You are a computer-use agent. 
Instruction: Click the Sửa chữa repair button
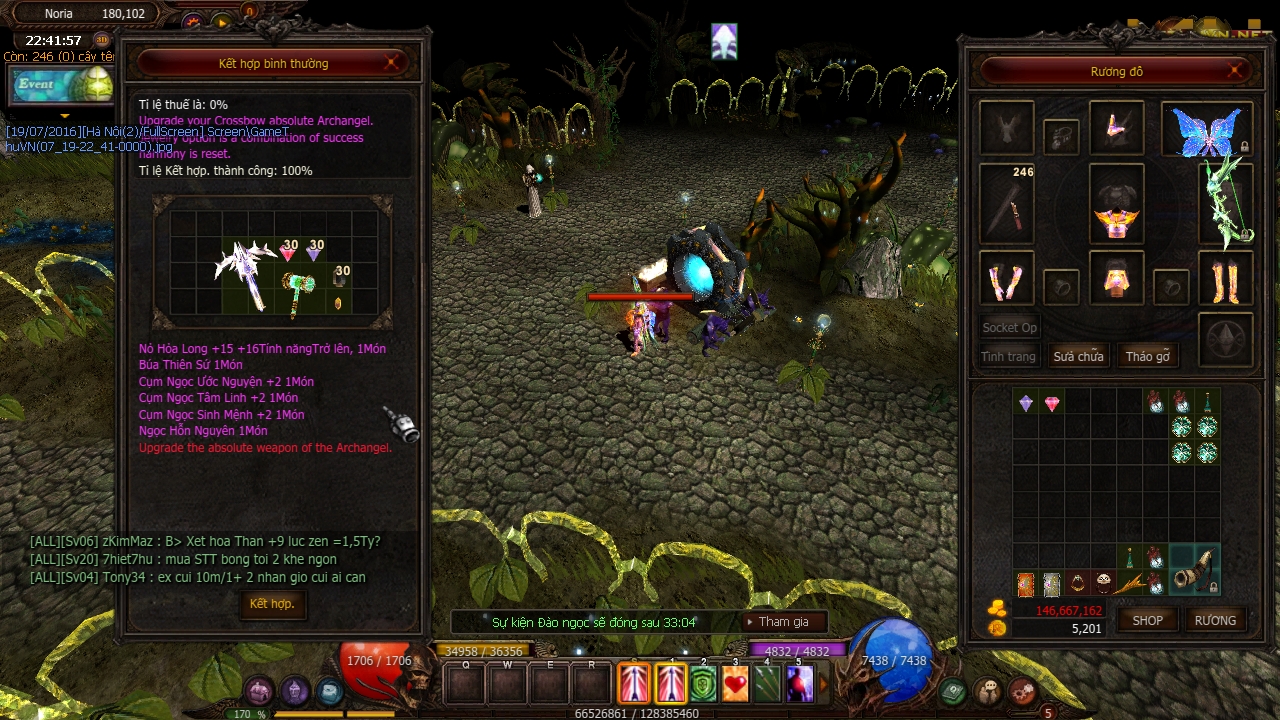(1078, 357)
